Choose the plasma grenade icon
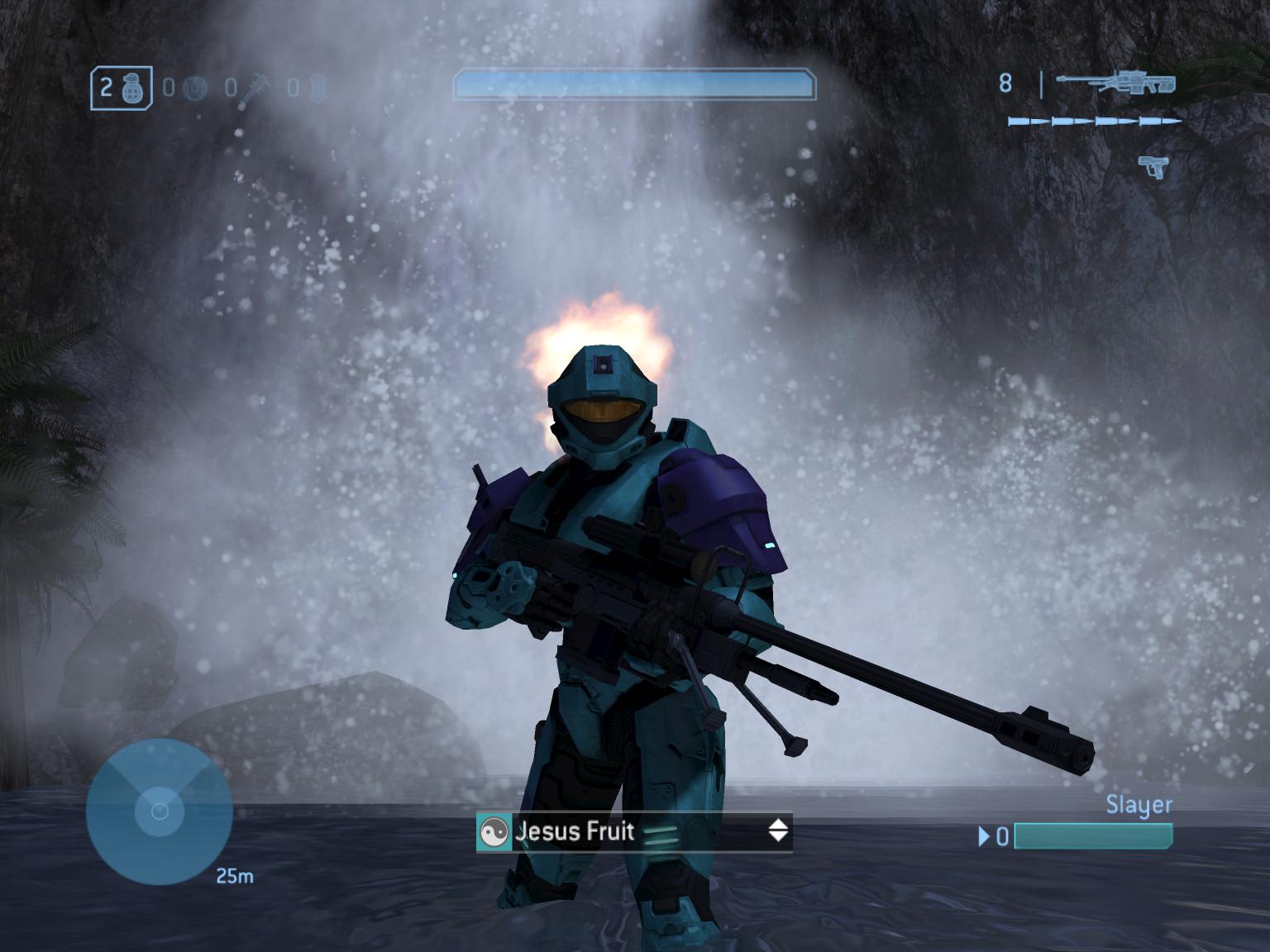The image size is (1270, 952). click(x=195, y=88)
